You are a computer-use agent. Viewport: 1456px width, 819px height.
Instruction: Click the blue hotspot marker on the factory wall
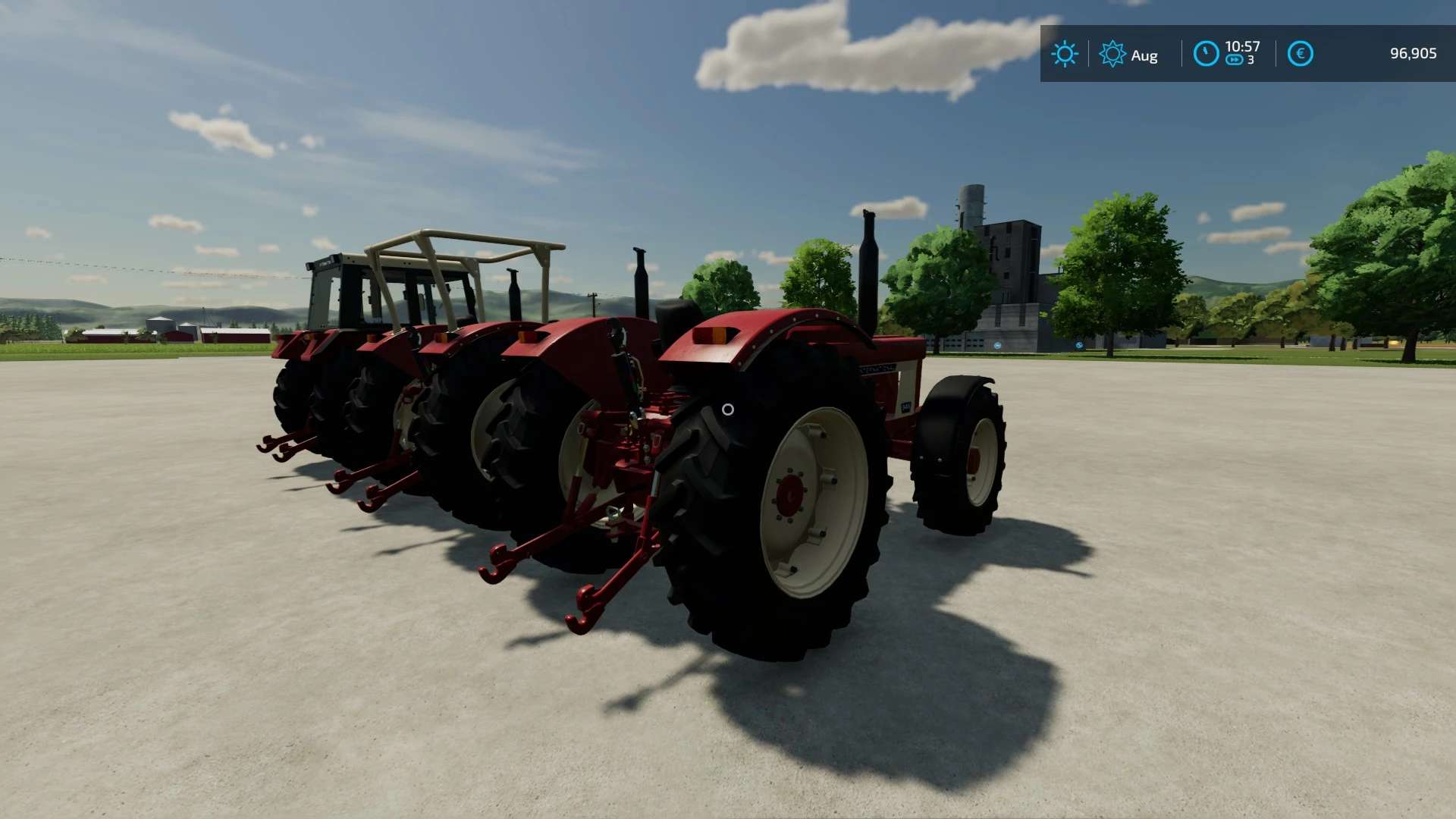point(998,345)
